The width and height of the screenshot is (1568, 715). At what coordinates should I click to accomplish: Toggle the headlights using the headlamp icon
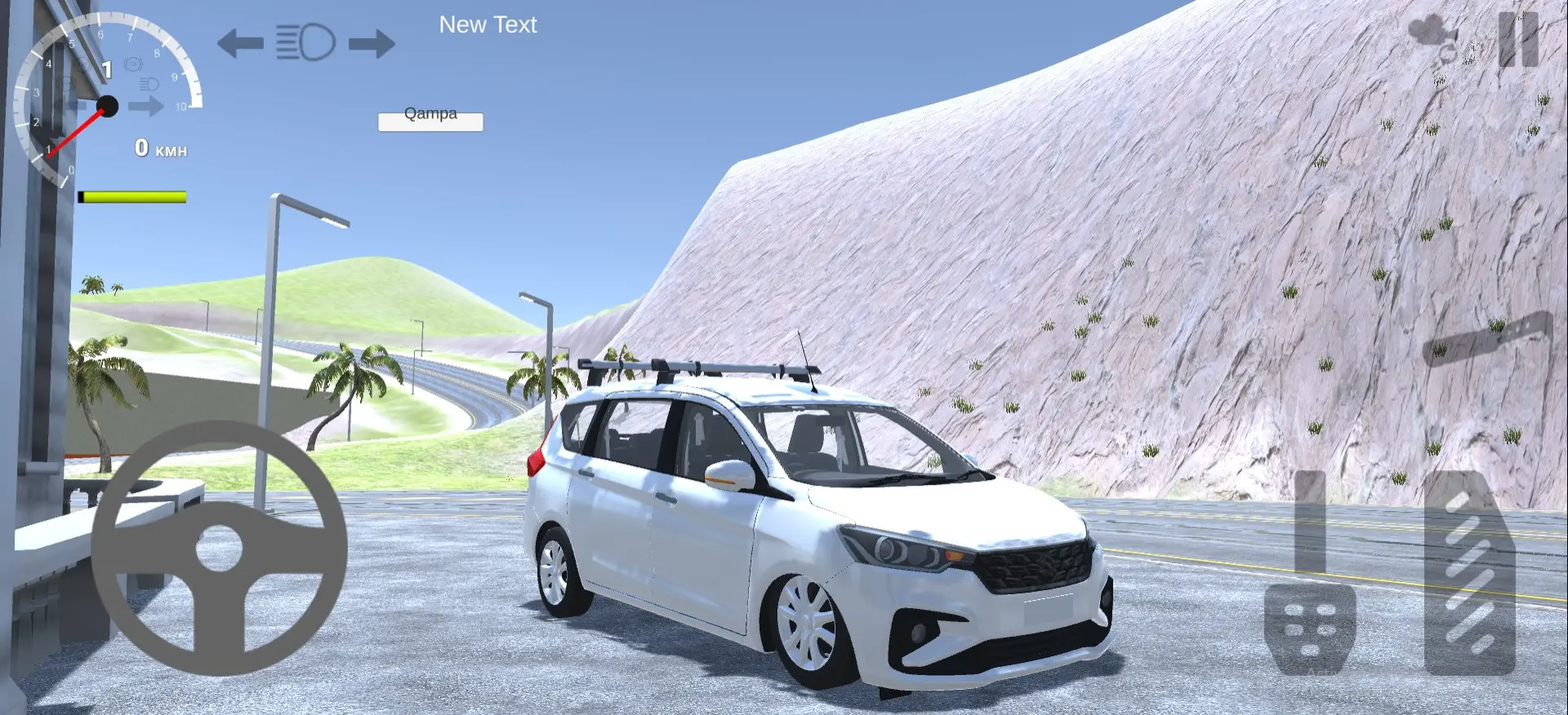pyautogui.click(x=305, y=42)
